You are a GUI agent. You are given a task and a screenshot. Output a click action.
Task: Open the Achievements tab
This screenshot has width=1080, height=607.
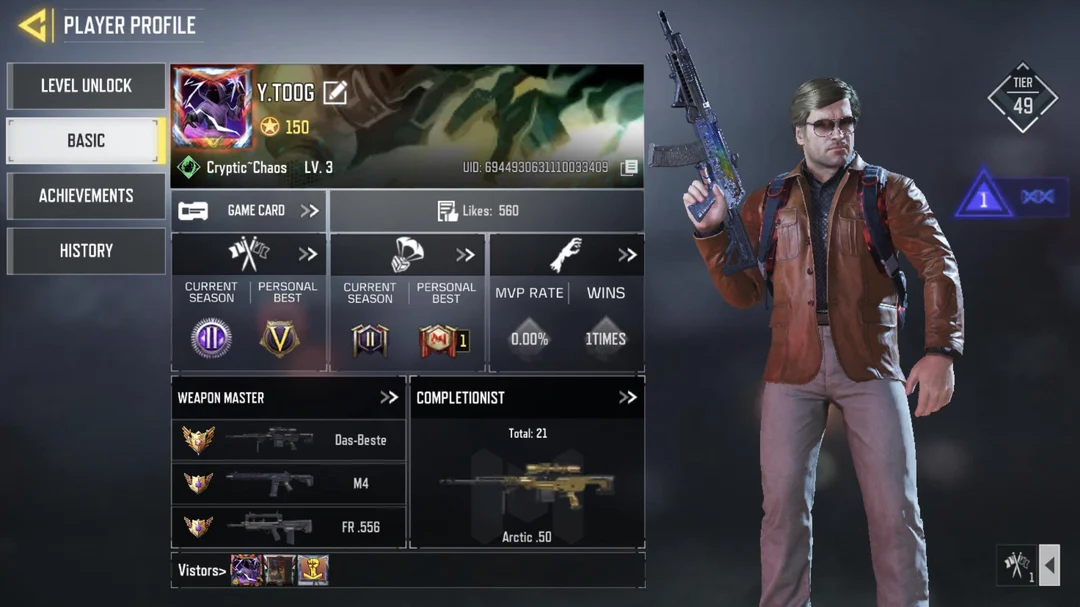tap(86, 196)
